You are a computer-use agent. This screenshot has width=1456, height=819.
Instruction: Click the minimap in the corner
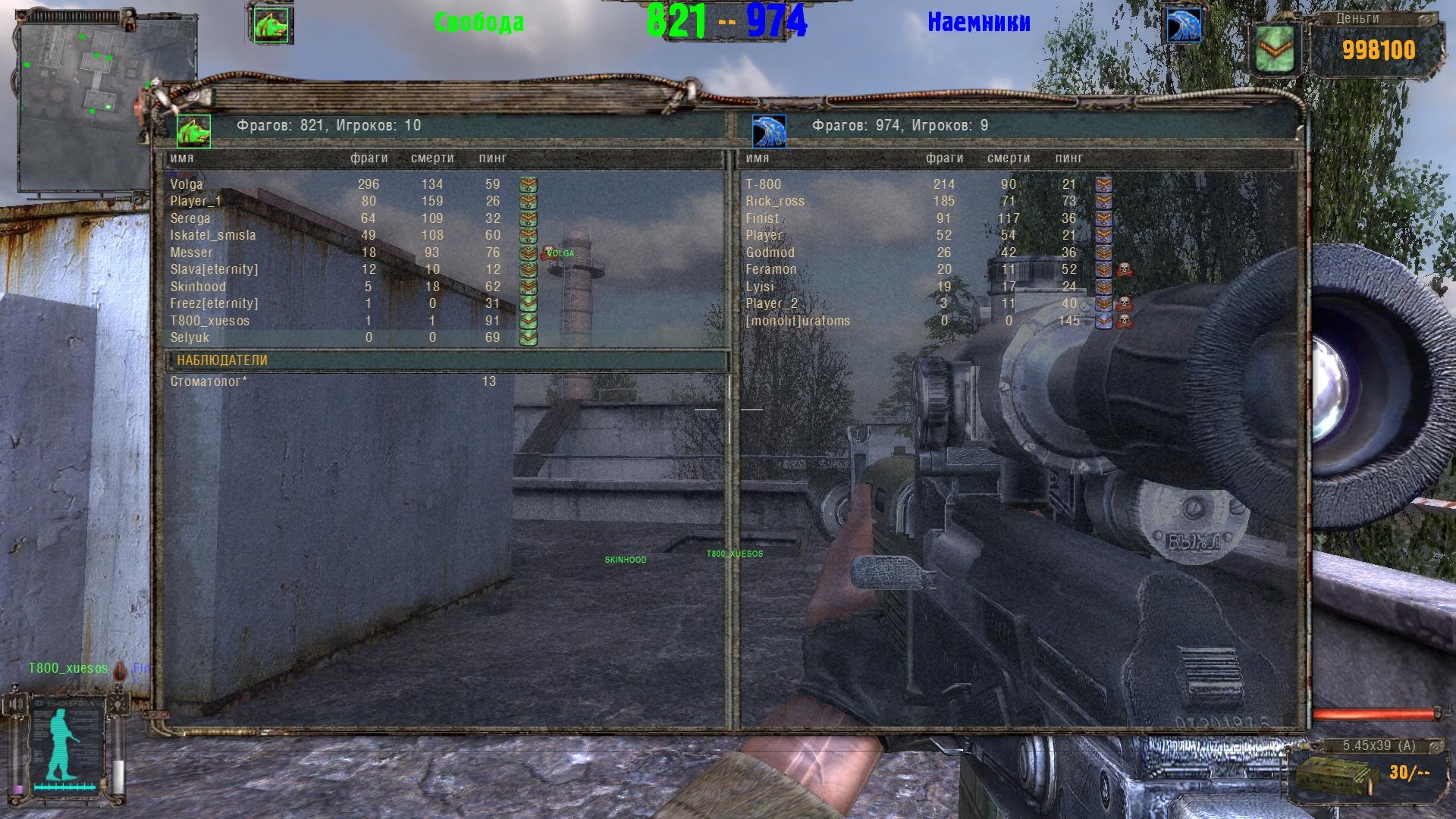83,97
